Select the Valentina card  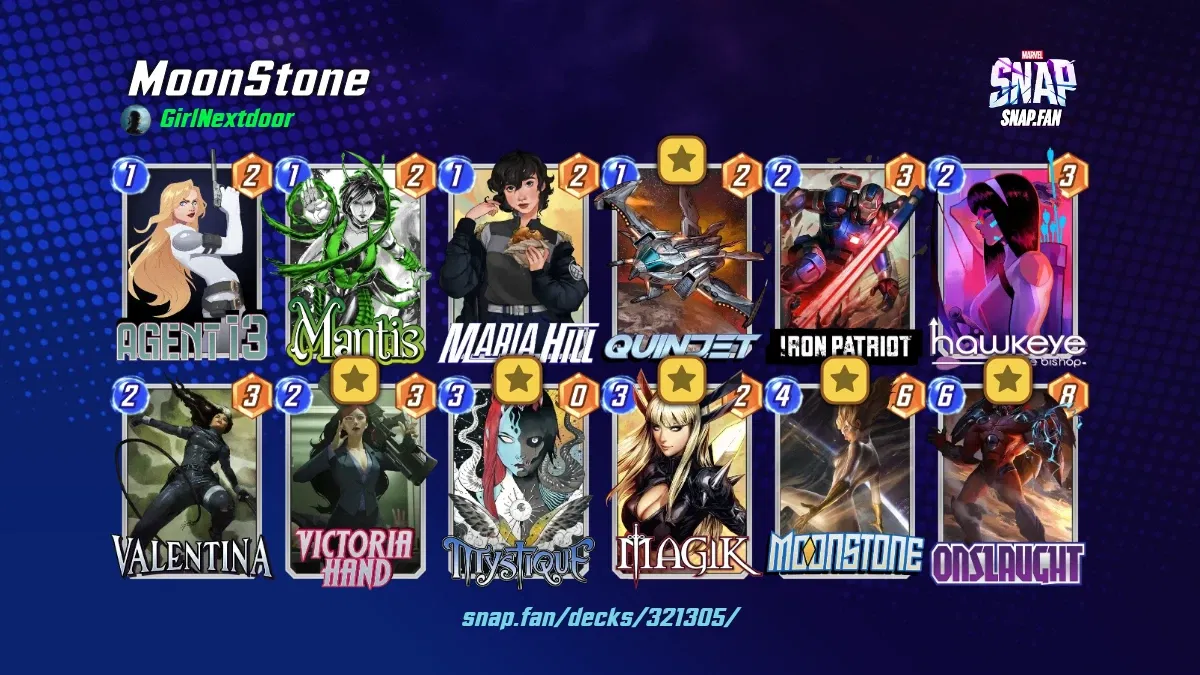pyautogui.click(x=192, y=480)
